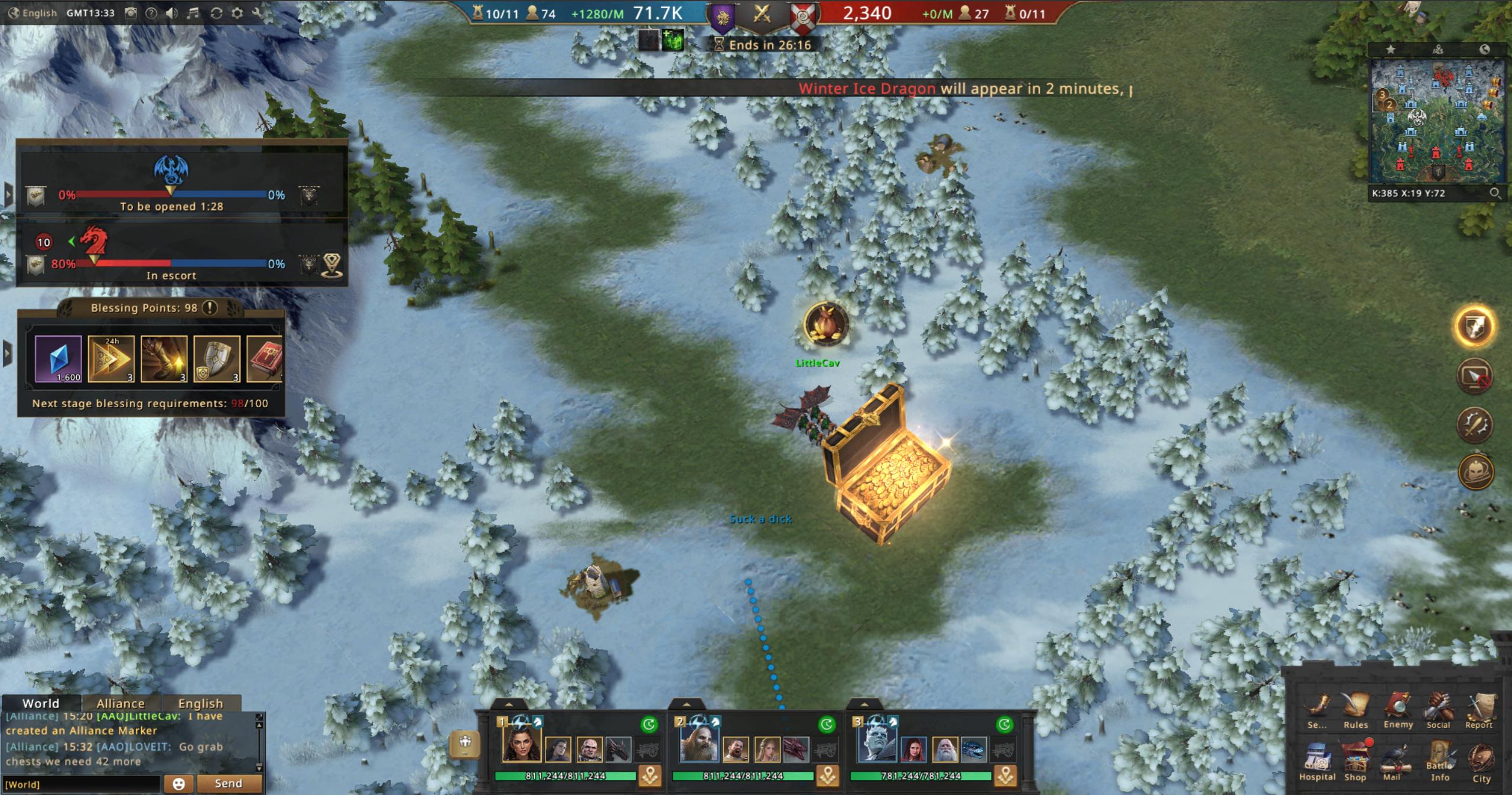This screenshot has width=1512, height=795.
Task: Open the event Rules scroll
Action: 1355,709
